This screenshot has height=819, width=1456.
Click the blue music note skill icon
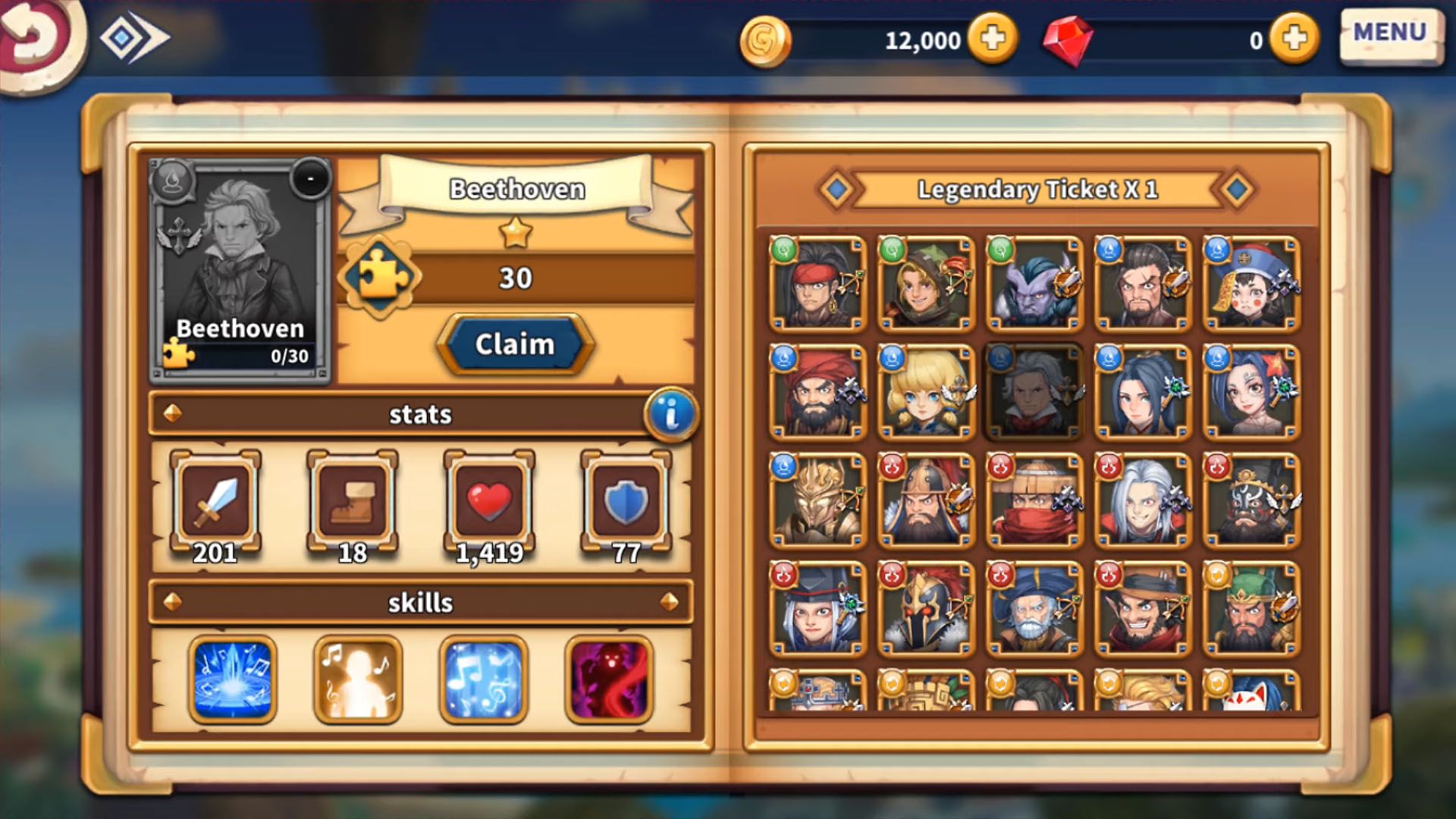(x=482, y=680)
